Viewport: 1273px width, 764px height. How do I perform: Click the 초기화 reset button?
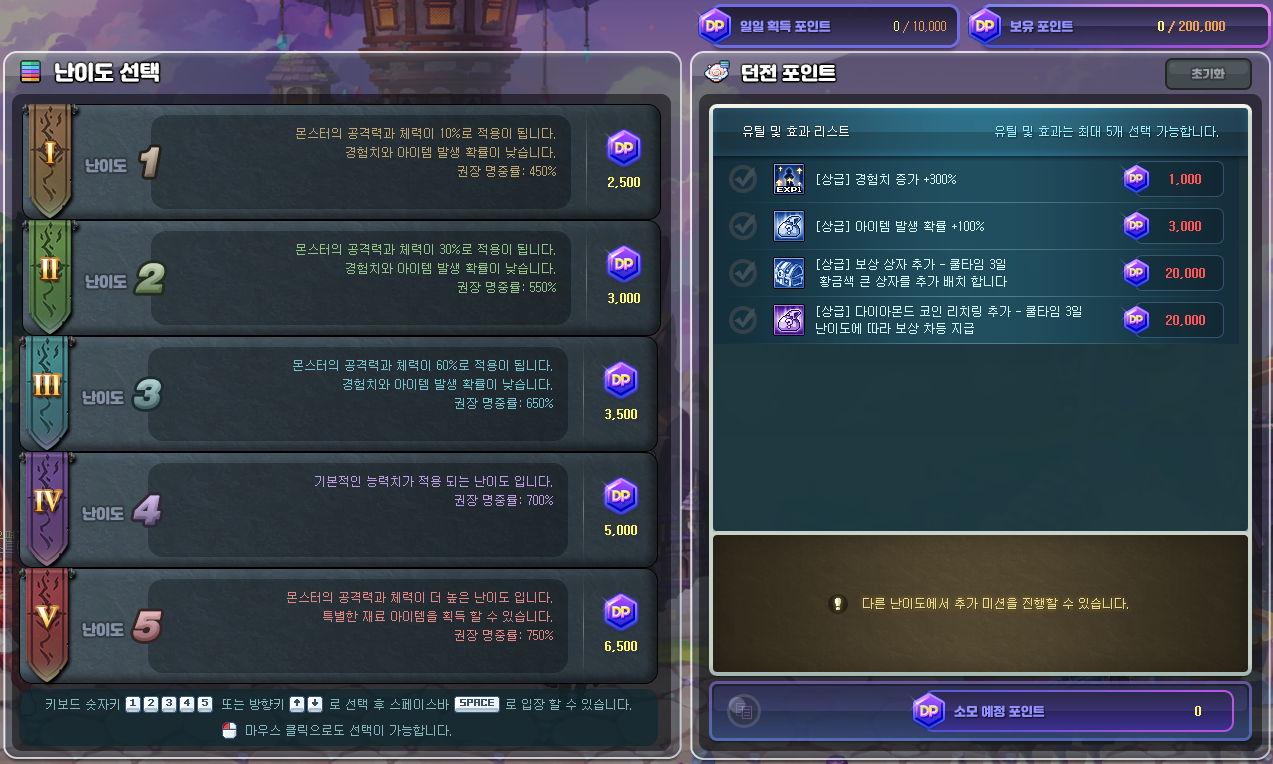(1208, 74)
